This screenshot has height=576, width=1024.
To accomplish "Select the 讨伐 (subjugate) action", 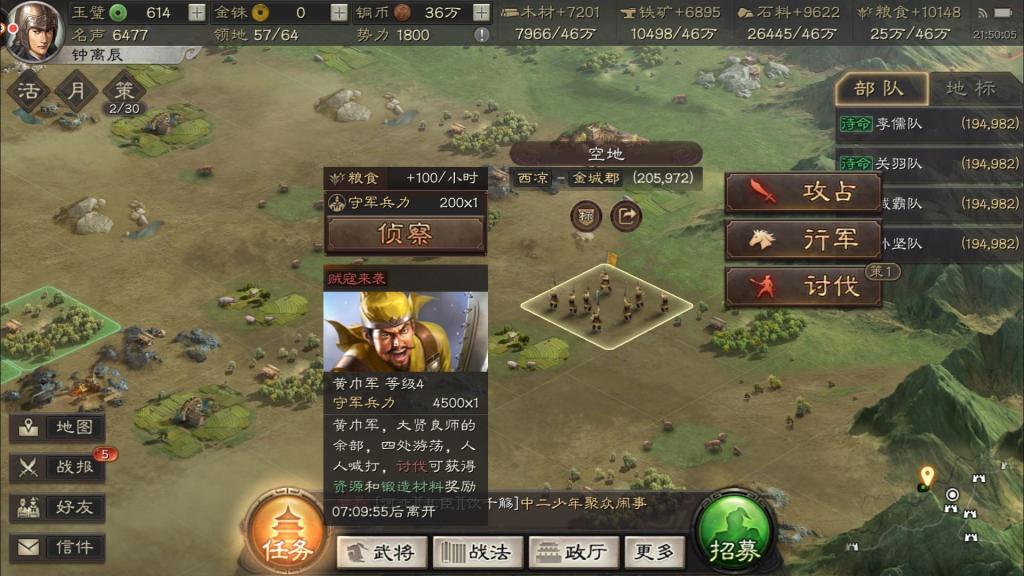I will click(x=803, y=286).
